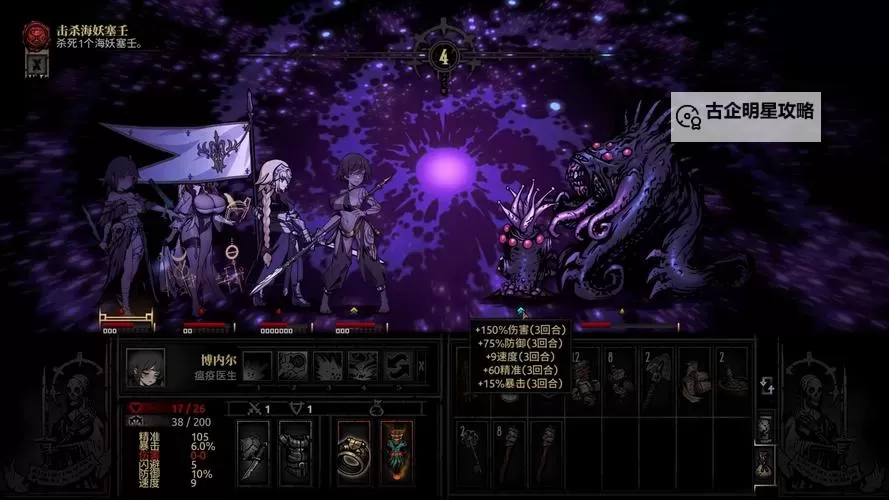Activate the third combat skill icon
This screenshot has height=500, width=889.
pyautogui.click(x=328, y=366)
